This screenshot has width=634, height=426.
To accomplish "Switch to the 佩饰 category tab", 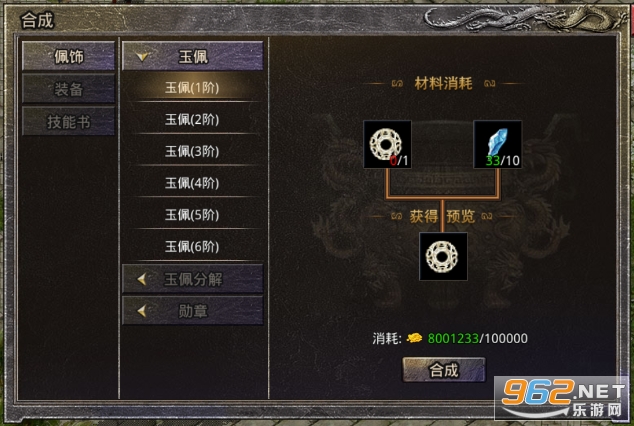I will pyautogui.click(x=68, y=56).
